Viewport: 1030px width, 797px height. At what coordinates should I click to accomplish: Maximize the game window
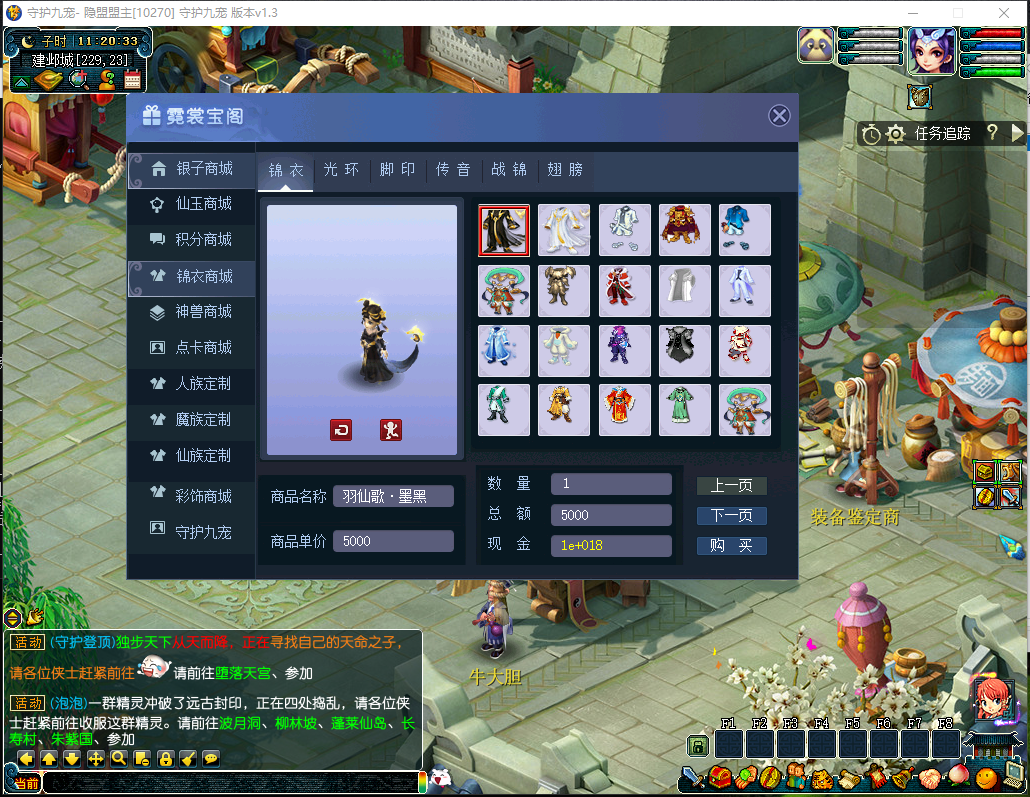pos(957,13)
